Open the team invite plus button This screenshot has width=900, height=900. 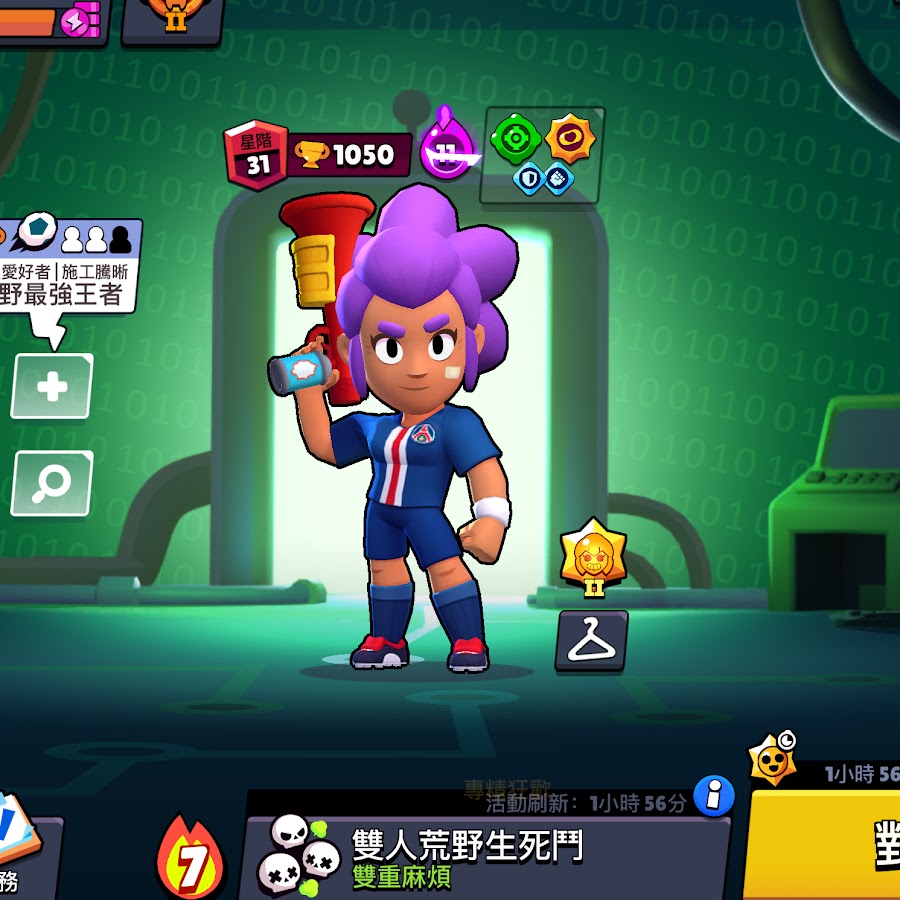click(52, 386)
